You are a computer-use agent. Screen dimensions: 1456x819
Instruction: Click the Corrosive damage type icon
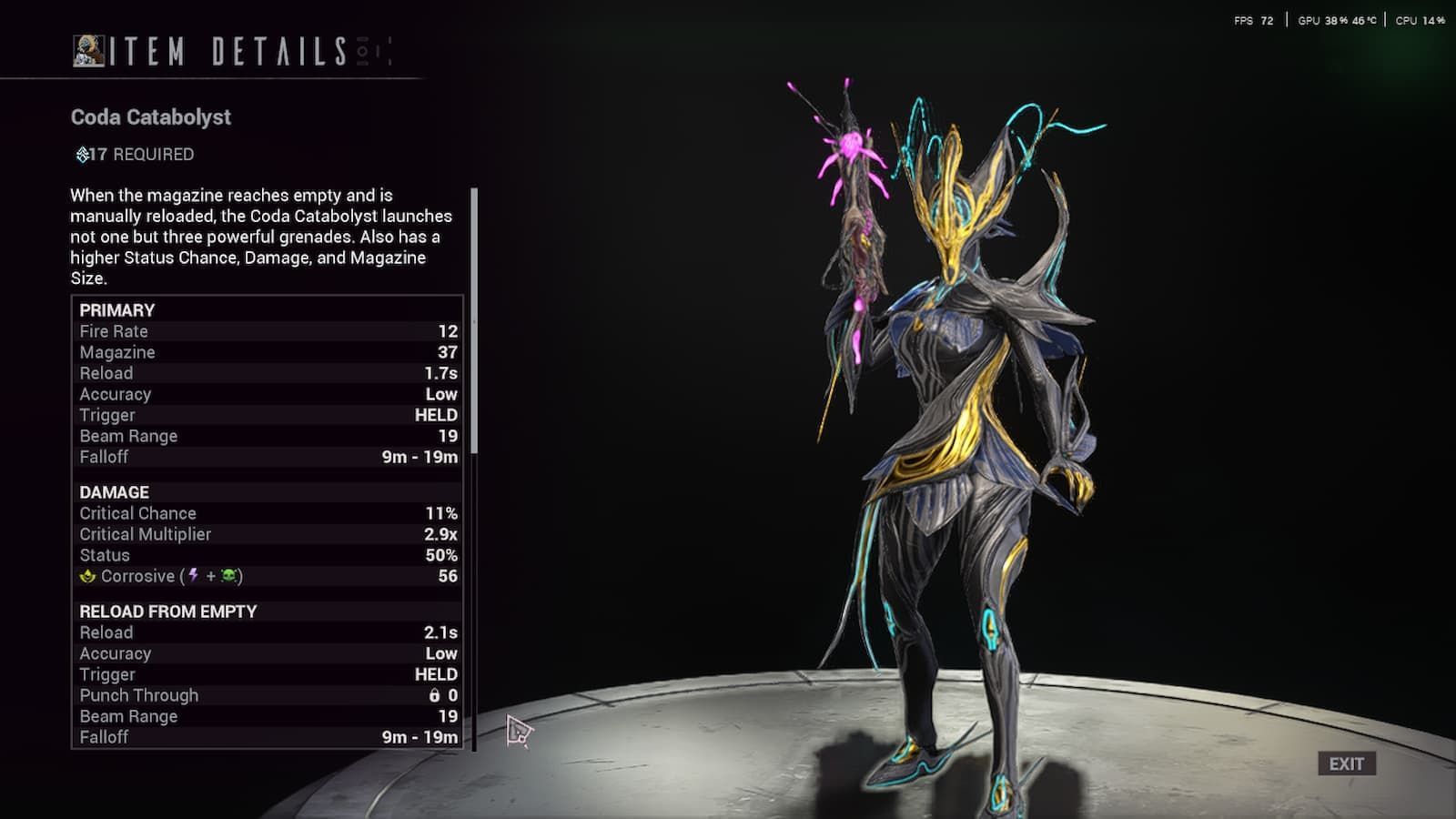pos(86,576)
